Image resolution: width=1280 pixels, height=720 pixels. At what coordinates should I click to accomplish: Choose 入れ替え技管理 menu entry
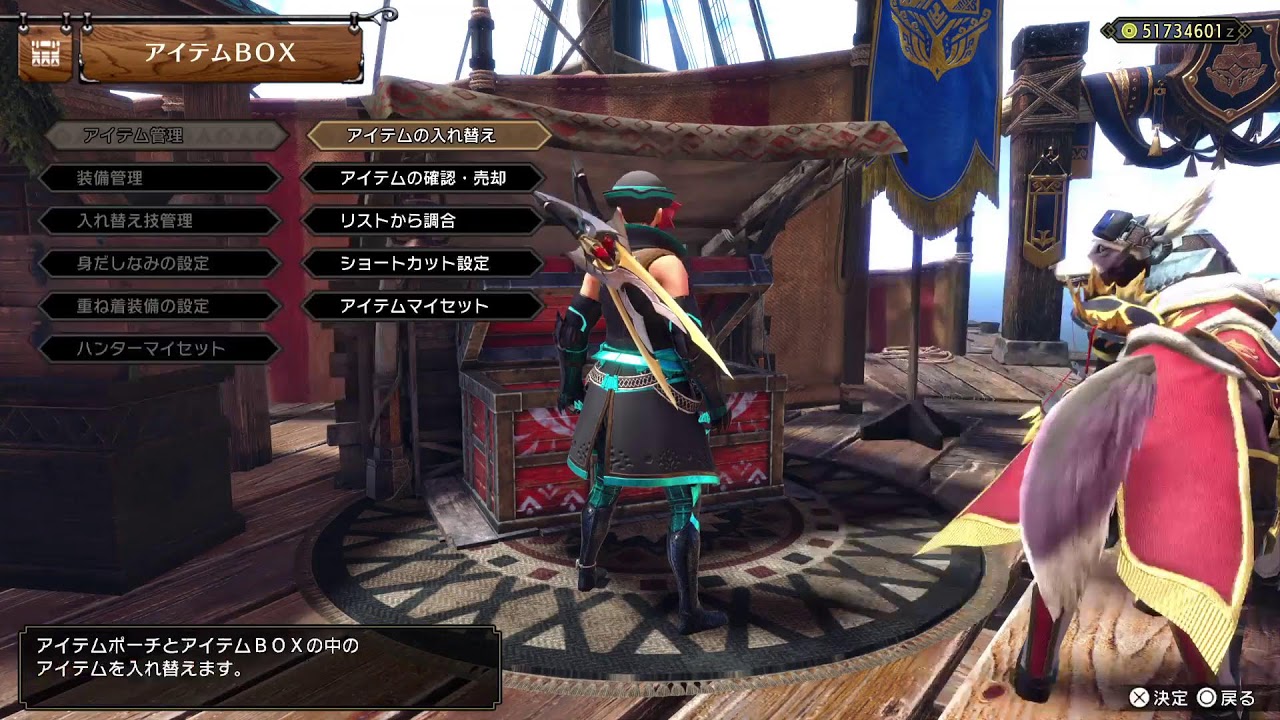[x=160, y=221]
